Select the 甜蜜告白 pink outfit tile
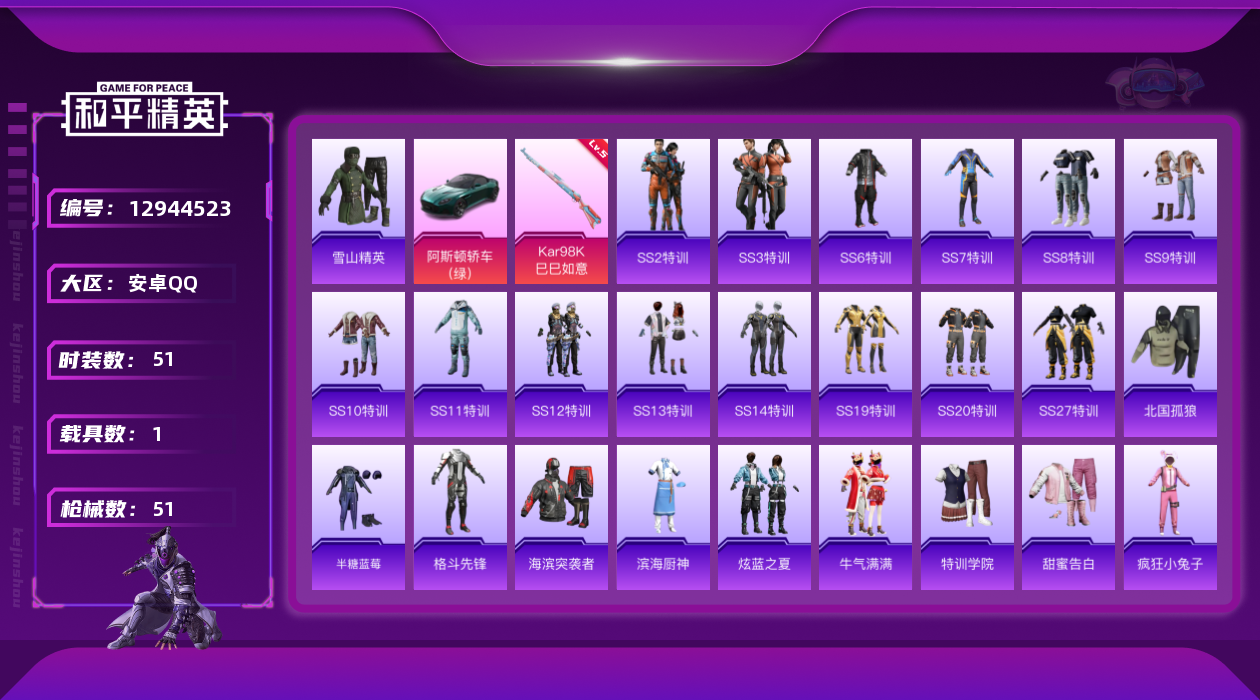This screenshot has width=1260, height=700. [x=1068, y=517]
